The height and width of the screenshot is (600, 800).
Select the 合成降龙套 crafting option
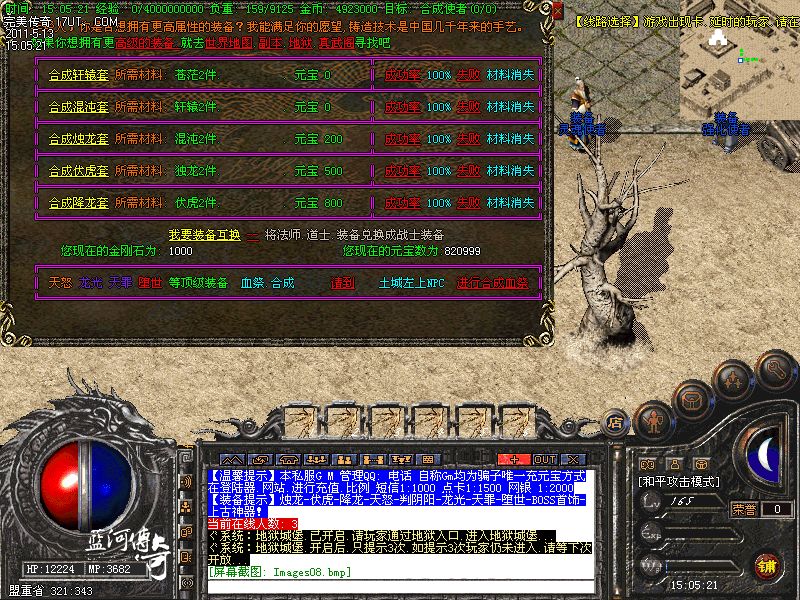79,203
